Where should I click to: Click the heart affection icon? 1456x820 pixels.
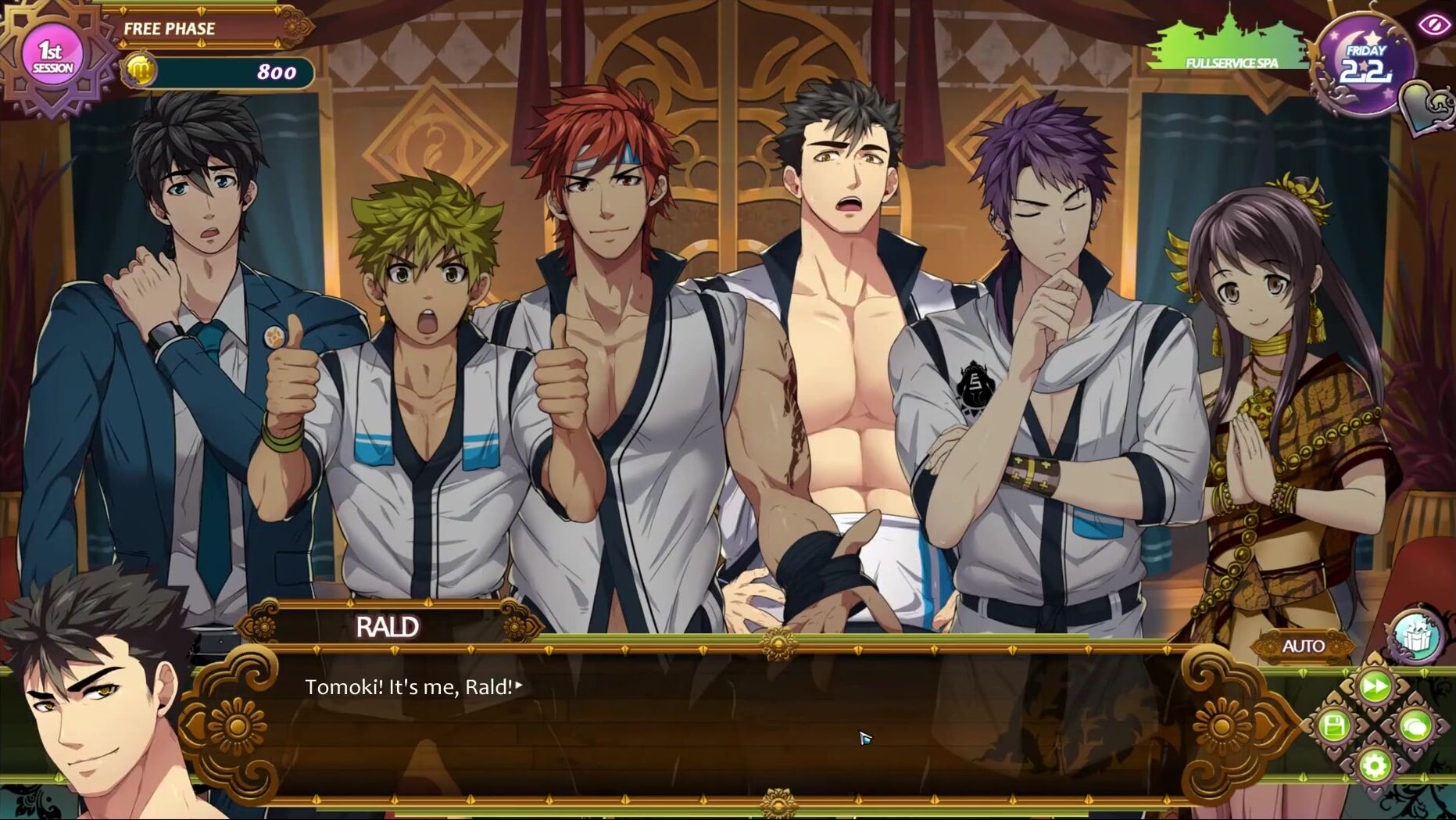tap(1427, 107)
